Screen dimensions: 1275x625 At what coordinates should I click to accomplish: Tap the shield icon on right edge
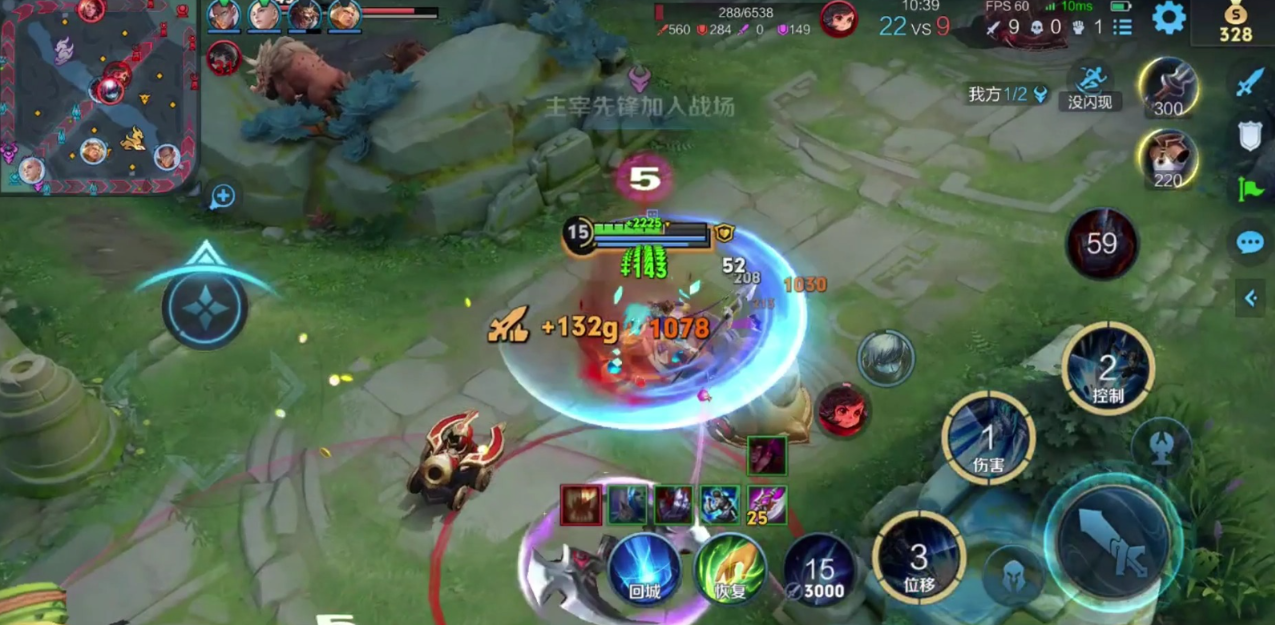click(x=1250, y=135)
